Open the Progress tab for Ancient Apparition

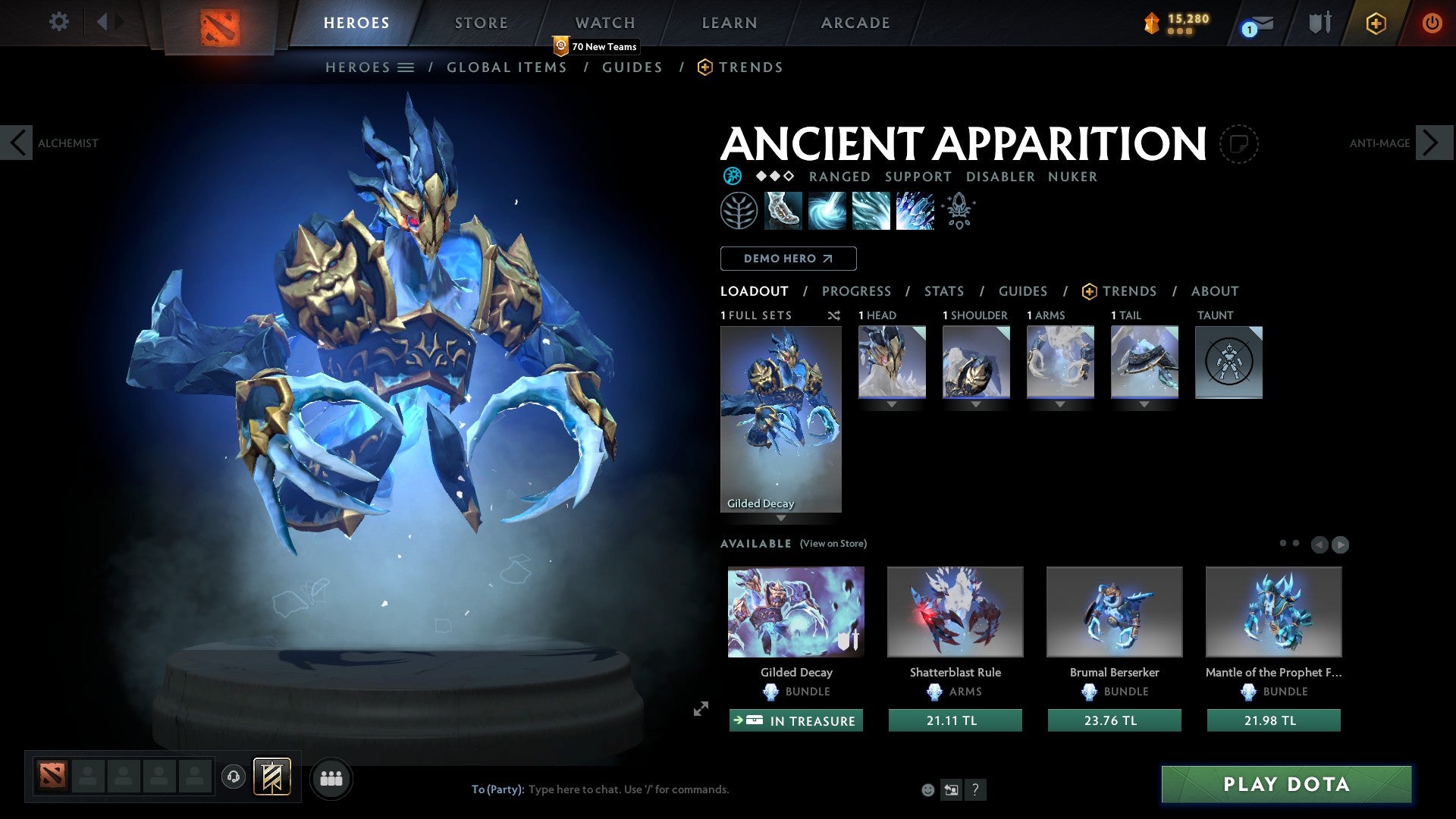pyautogui.click(x=857, y=291)
